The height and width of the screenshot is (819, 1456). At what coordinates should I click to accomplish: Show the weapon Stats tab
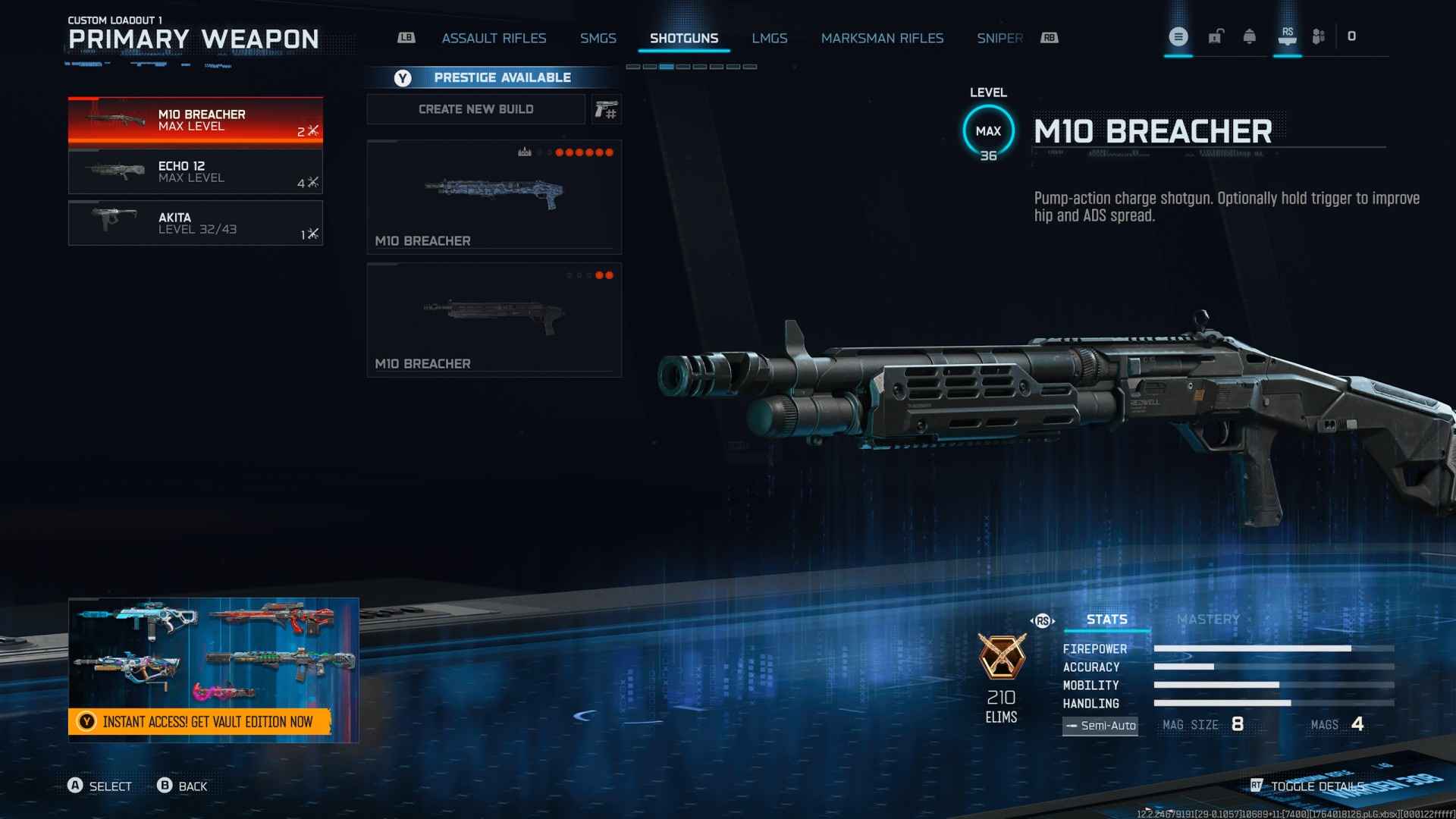point(1106,620)
